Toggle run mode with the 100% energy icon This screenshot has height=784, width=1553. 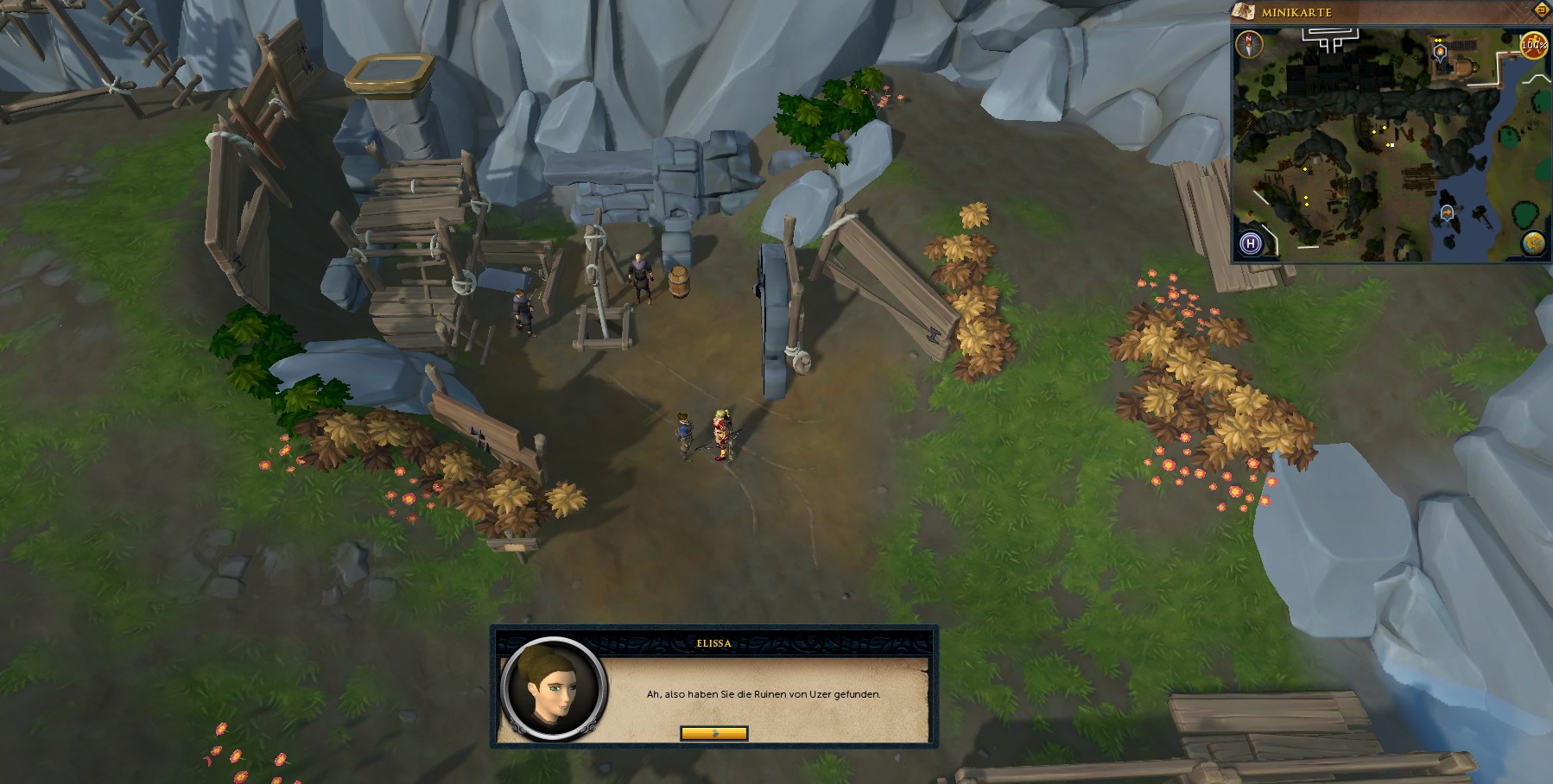click(x=1534, y=44)
